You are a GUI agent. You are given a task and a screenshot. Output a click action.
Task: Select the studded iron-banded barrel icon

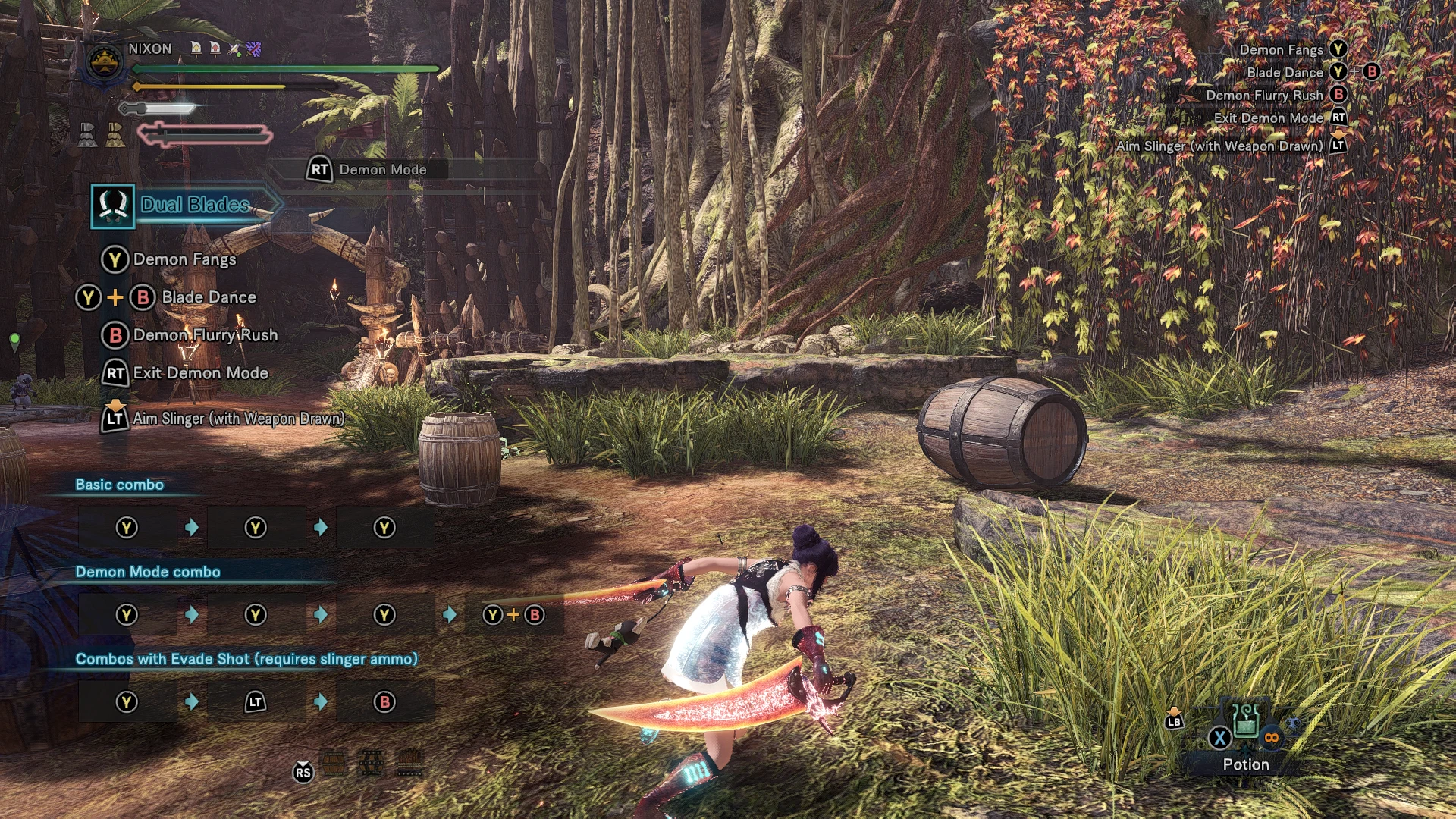pos(371,764)
